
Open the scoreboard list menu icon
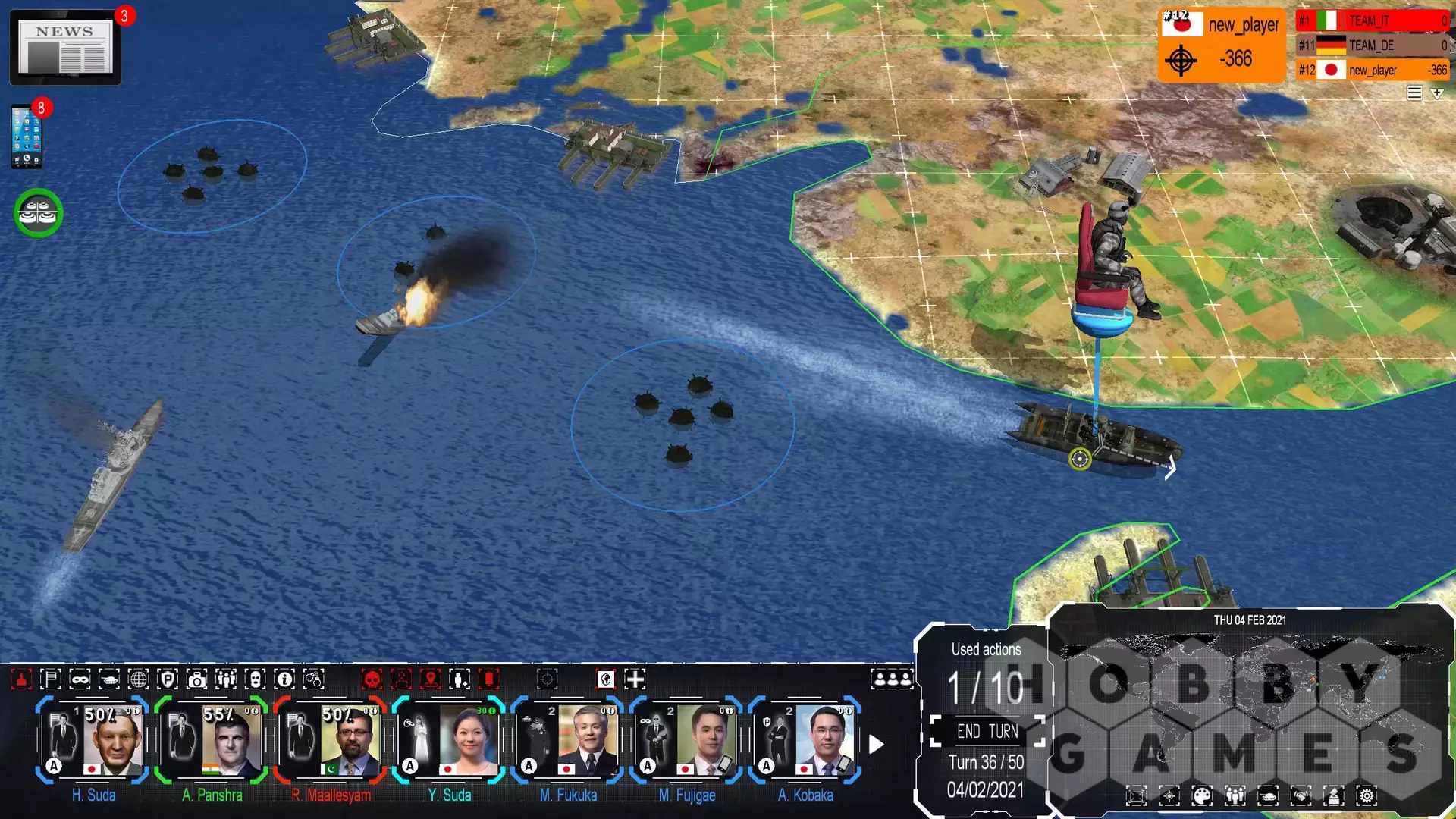coord(1414,93)
